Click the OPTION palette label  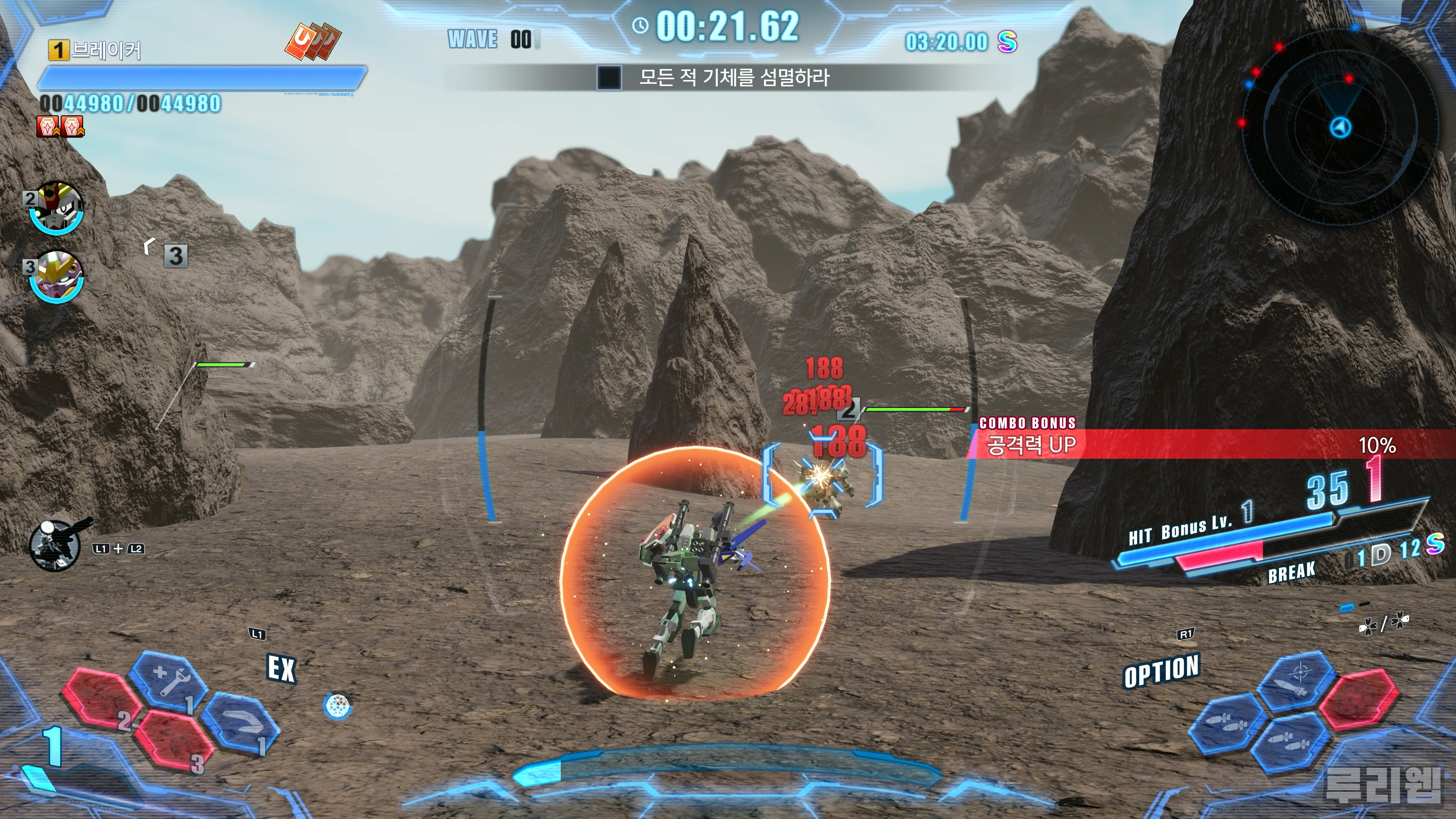1161,671
